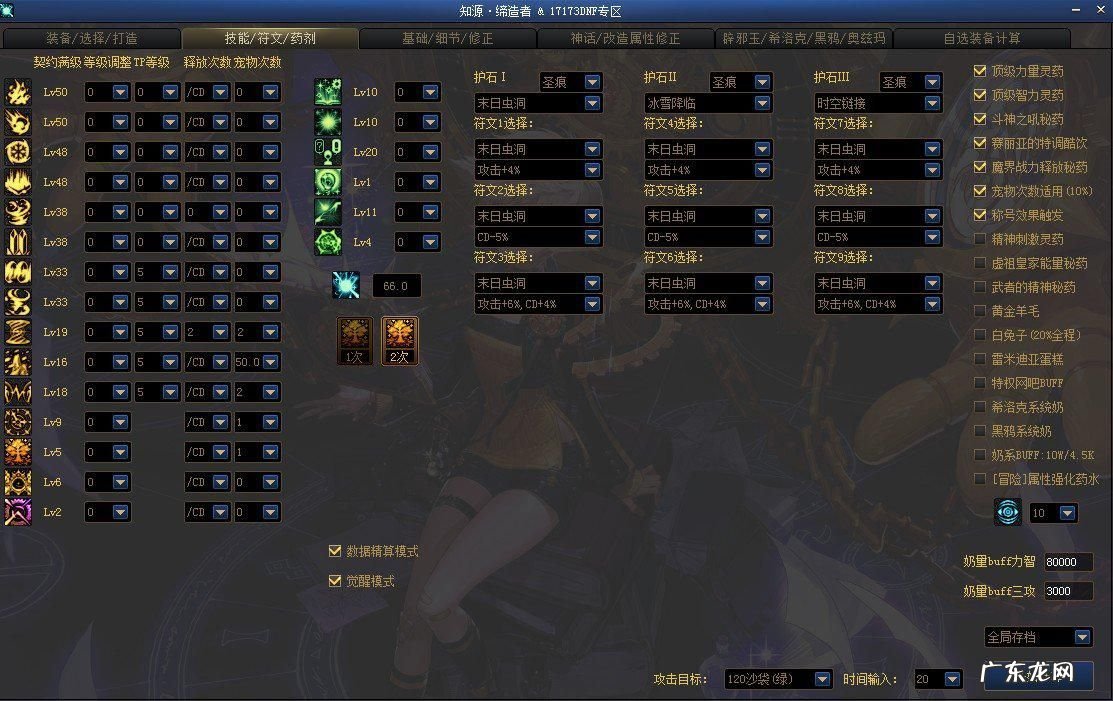Tick the 黄金羊毛 checkbox

click(980, 311)
